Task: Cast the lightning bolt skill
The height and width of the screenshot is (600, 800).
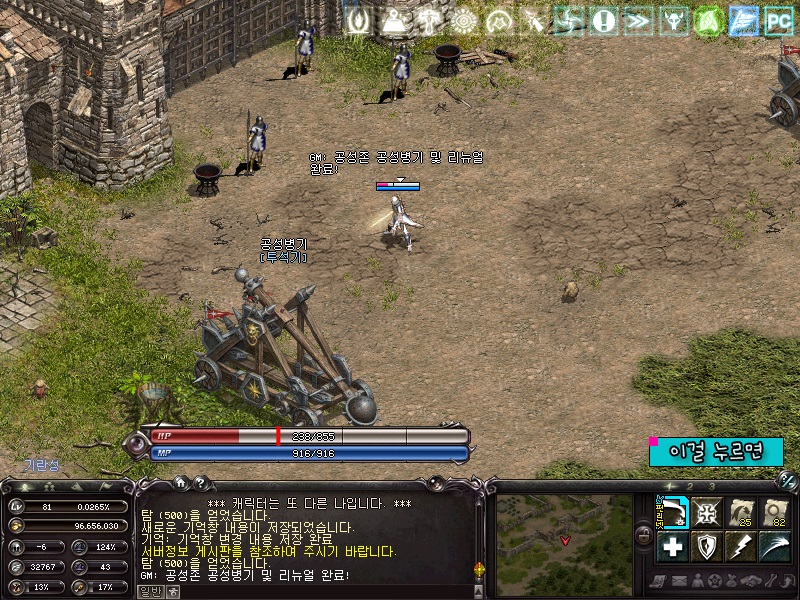Action: [x=742, y=546]
